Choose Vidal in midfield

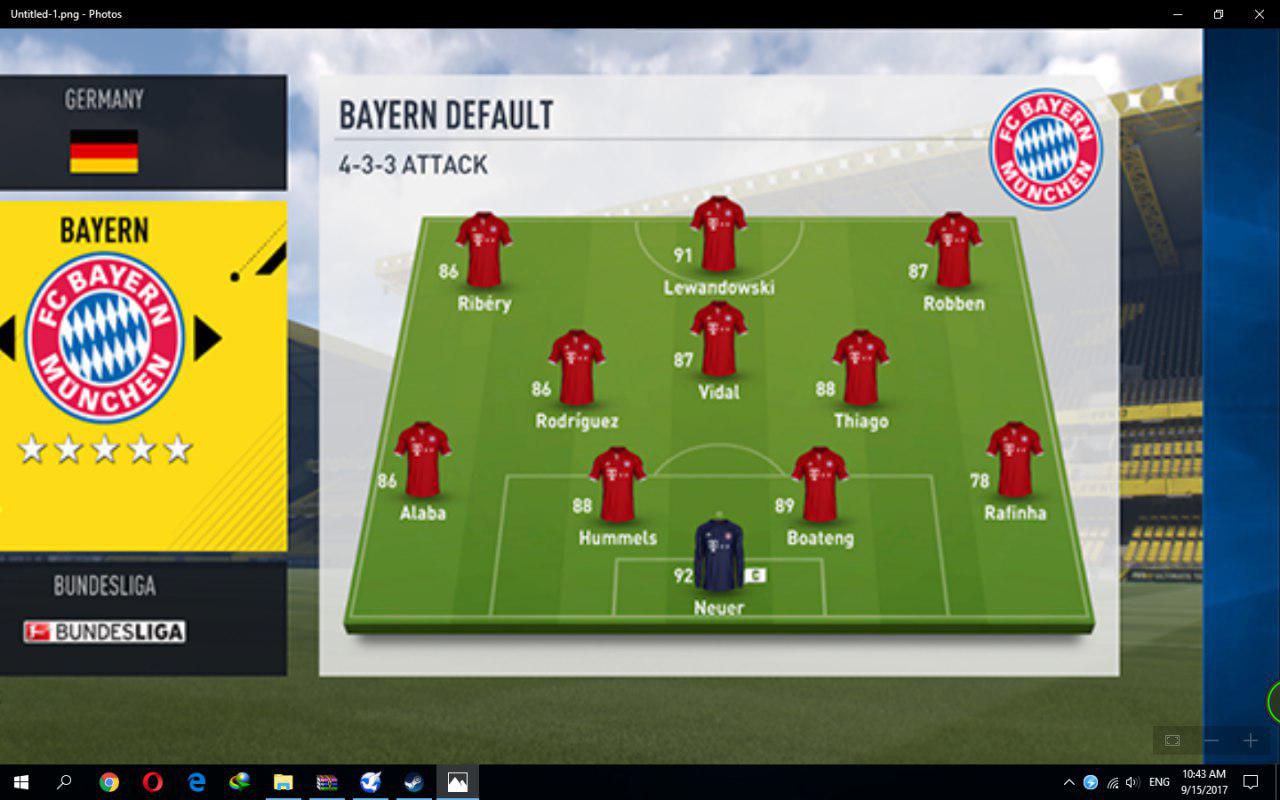click(718, 340)
